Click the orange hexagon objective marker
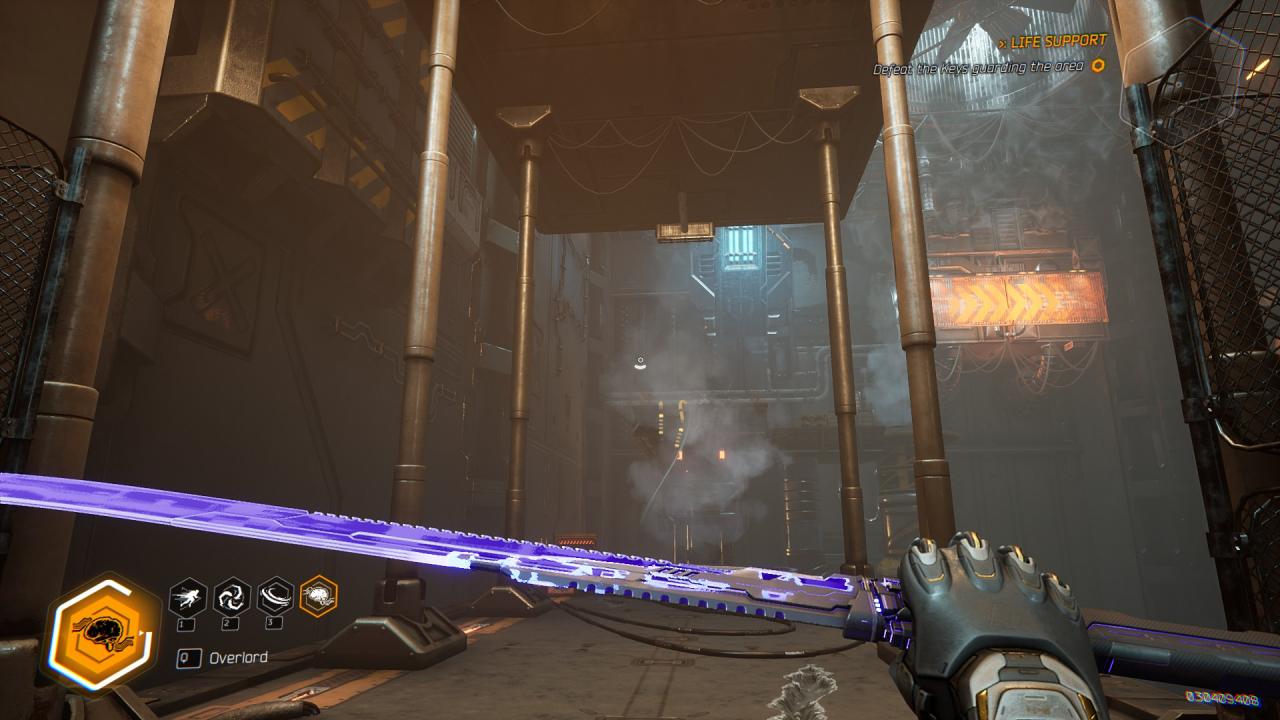This screenshot has width=1280, height=720. click(x=1098, y=66)
